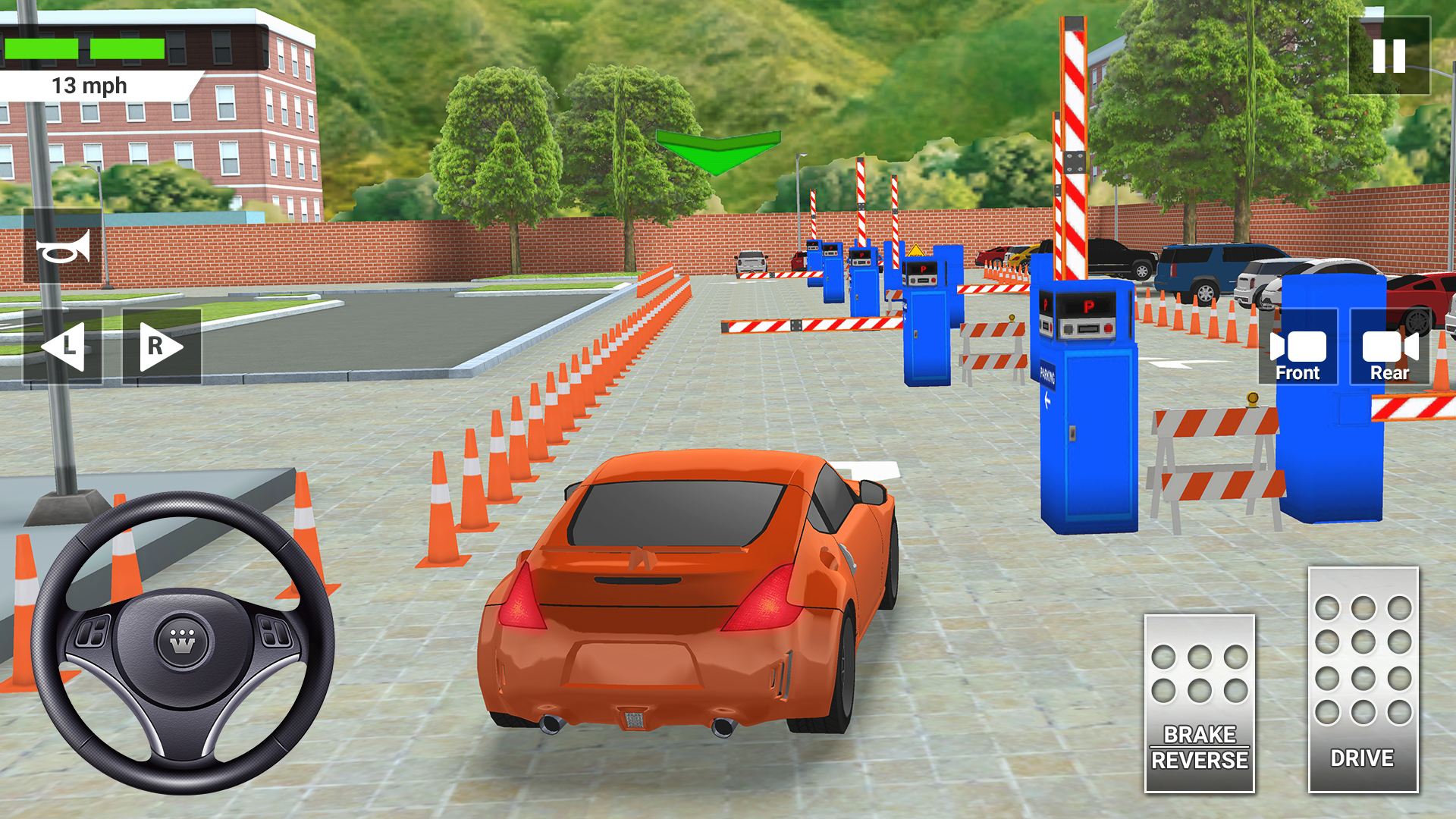This screenshot has height=819, width=1456.
Task: Switch to the Front camera view
Action: click(x=1298, y=350)
